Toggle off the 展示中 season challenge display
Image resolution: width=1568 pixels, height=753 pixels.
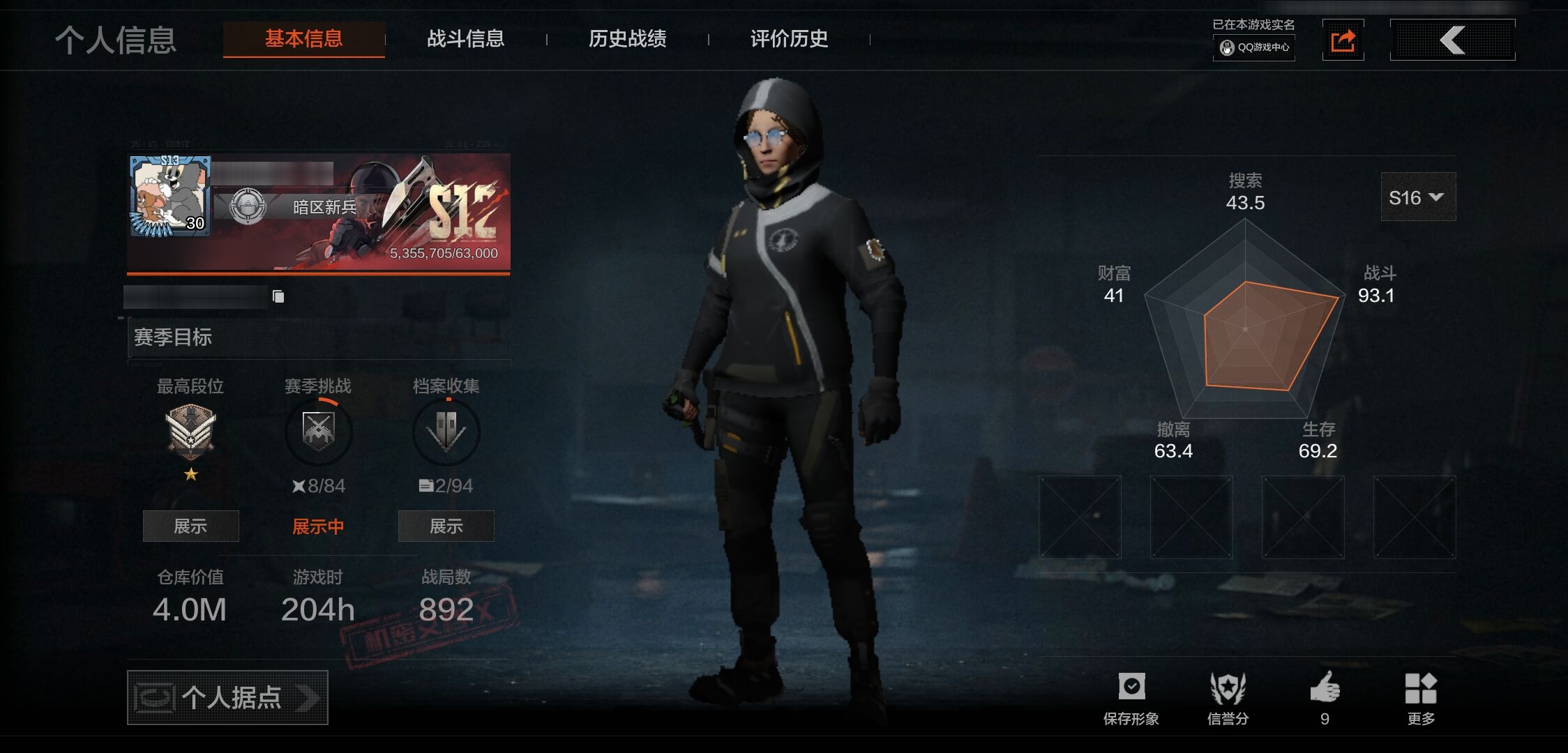click(318, 526)
